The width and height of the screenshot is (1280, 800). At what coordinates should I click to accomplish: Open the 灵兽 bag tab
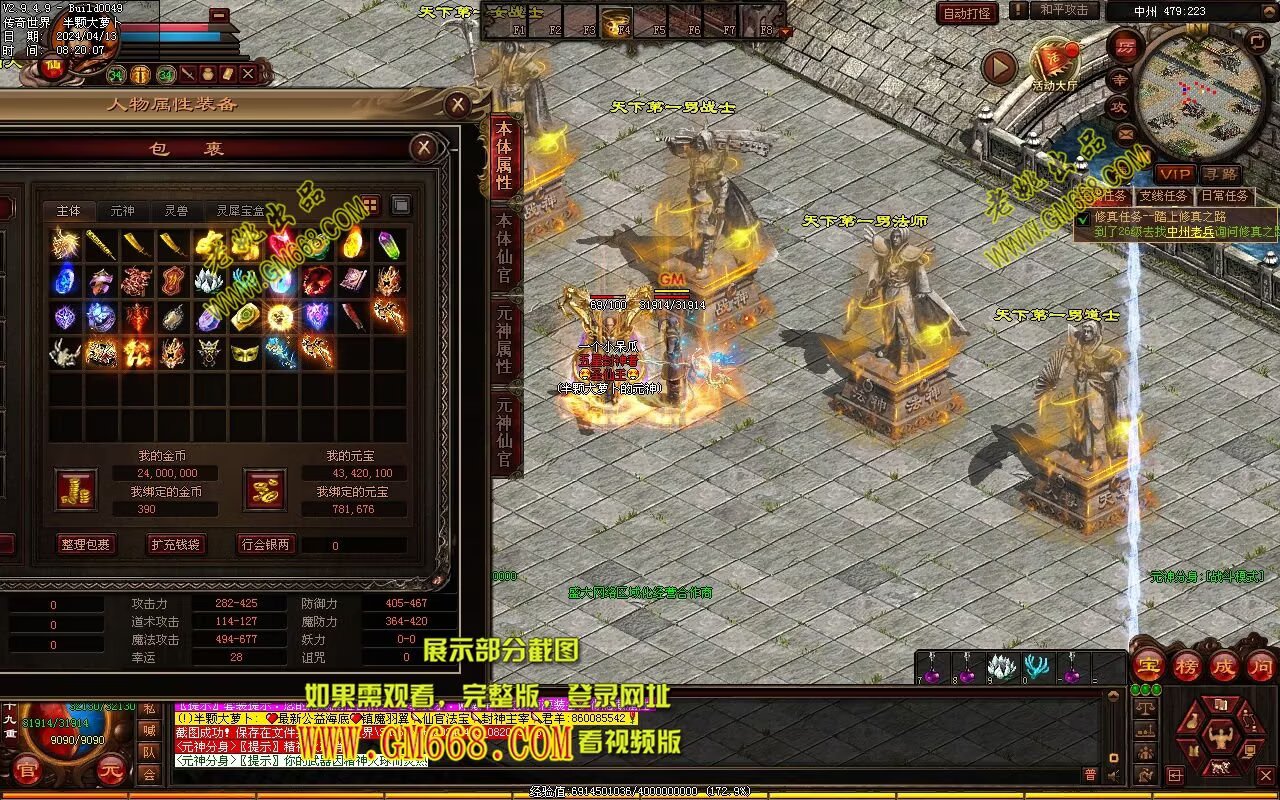pyautogui.click(x=176, y=211)
